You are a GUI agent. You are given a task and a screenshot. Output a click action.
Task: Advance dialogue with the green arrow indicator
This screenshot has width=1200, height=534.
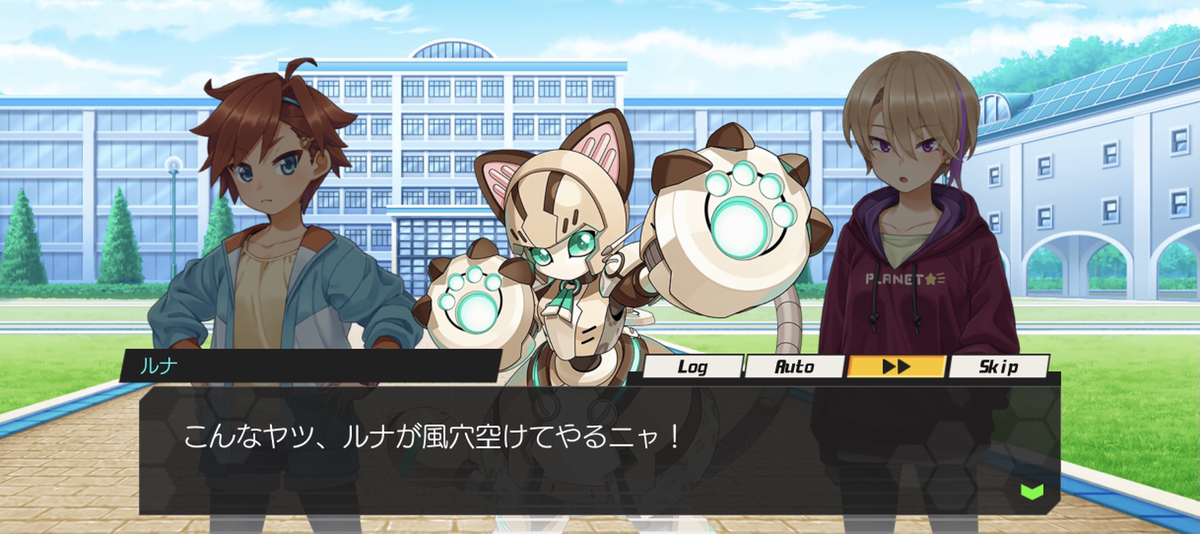[1032, 491]
